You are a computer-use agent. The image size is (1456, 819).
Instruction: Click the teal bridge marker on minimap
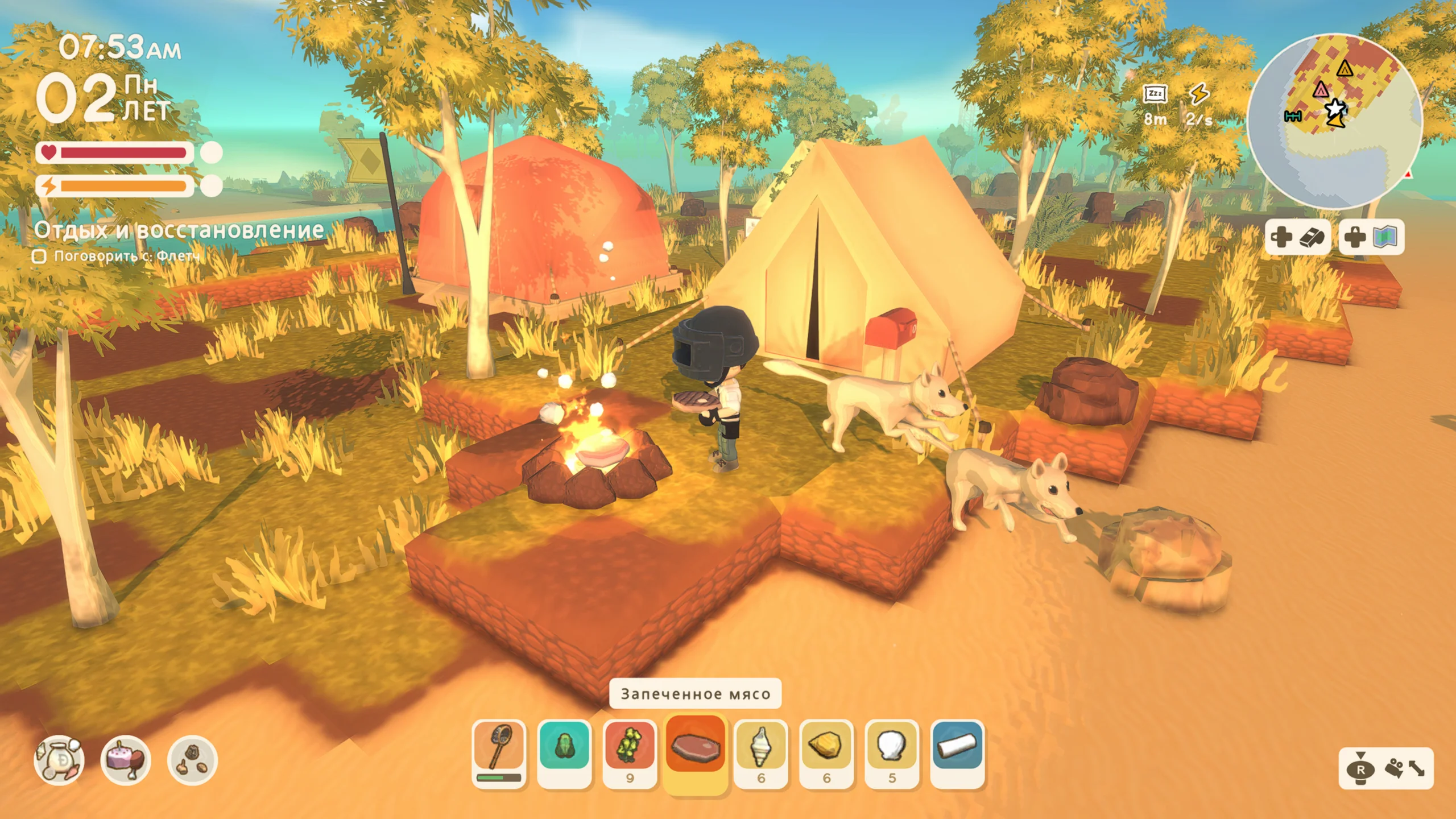pyautogui.click(x=1293, y=116)
